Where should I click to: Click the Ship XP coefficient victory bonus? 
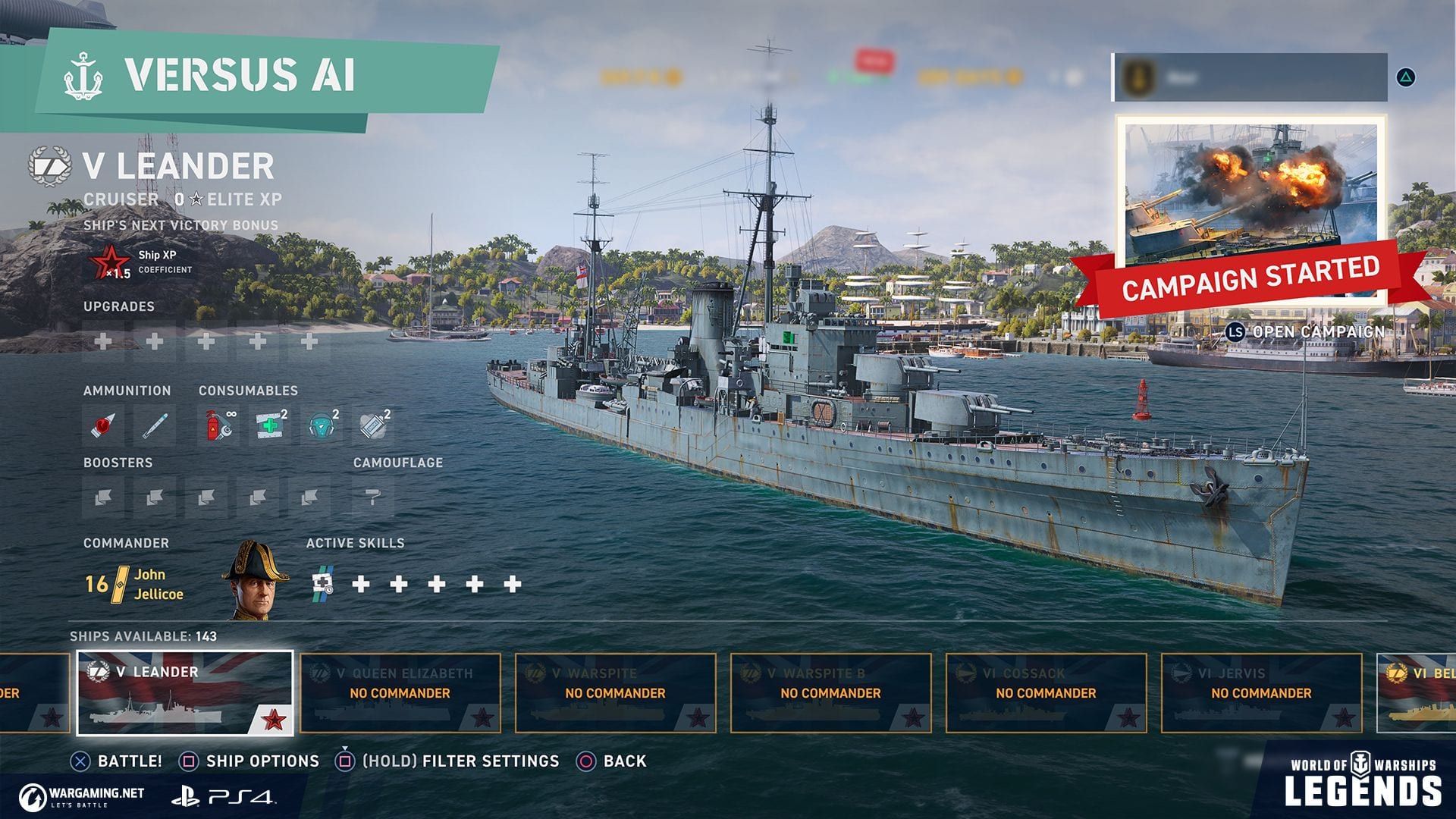[141, 262]
